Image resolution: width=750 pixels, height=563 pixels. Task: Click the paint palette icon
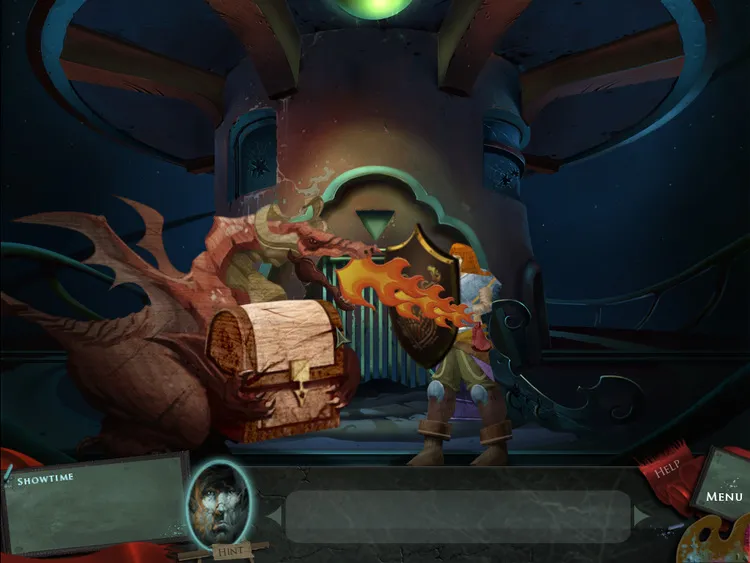click(712, 541)
